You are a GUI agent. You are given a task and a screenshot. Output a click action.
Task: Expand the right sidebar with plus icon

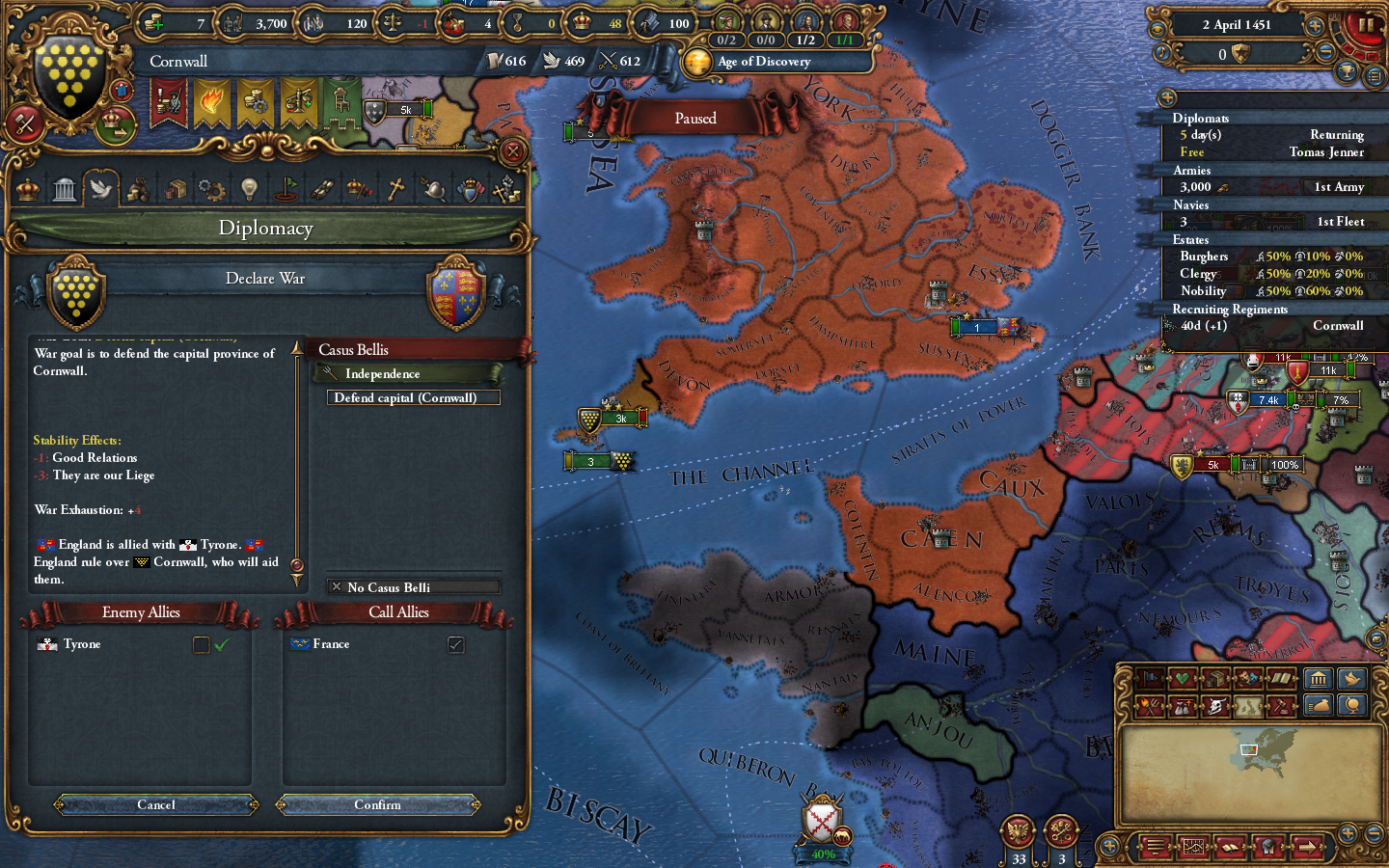click(x=1167, y=97)
